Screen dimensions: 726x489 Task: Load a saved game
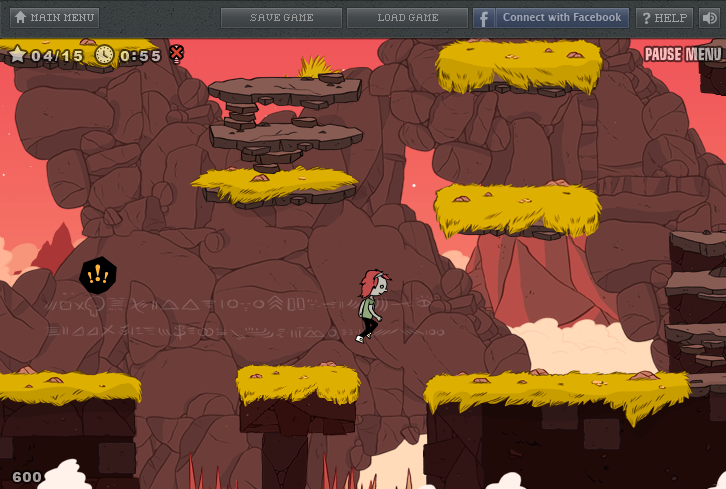[x=407, y=18]
